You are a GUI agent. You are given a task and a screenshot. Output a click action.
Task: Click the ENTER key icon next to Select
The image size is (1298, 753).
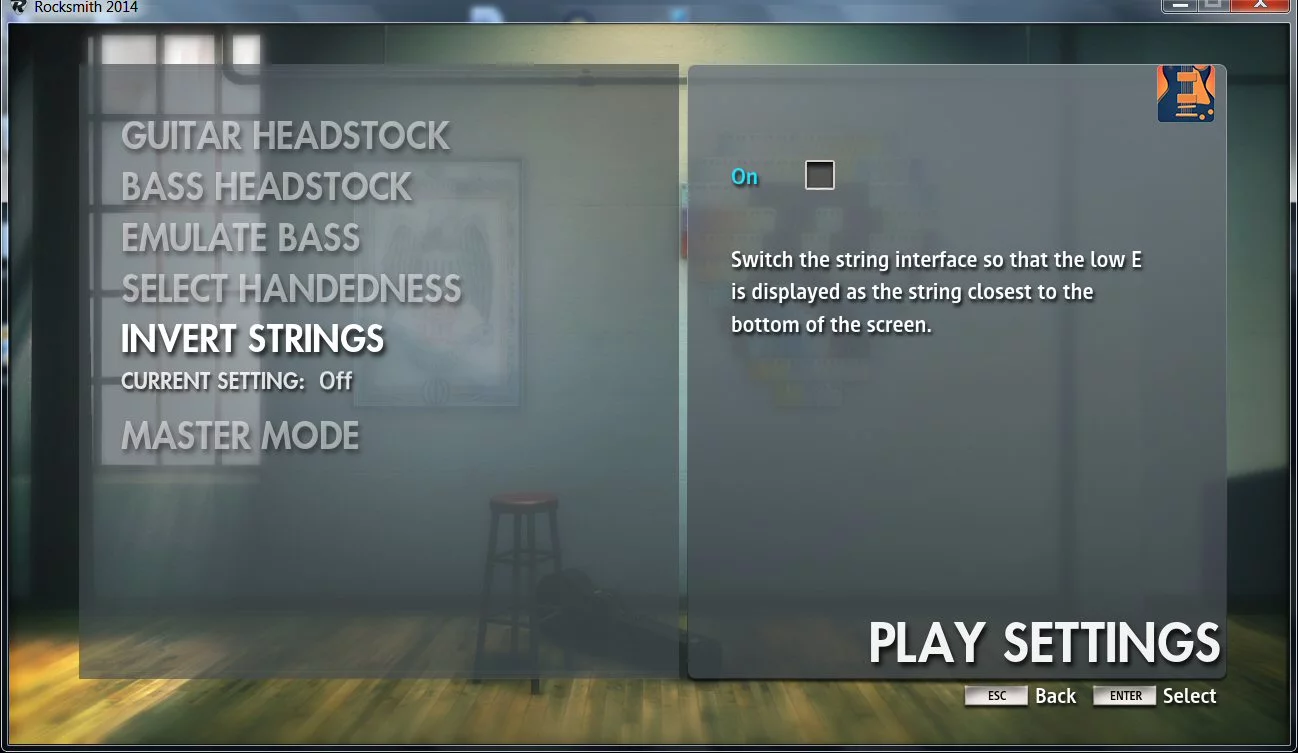click(x=1124, y=695)
